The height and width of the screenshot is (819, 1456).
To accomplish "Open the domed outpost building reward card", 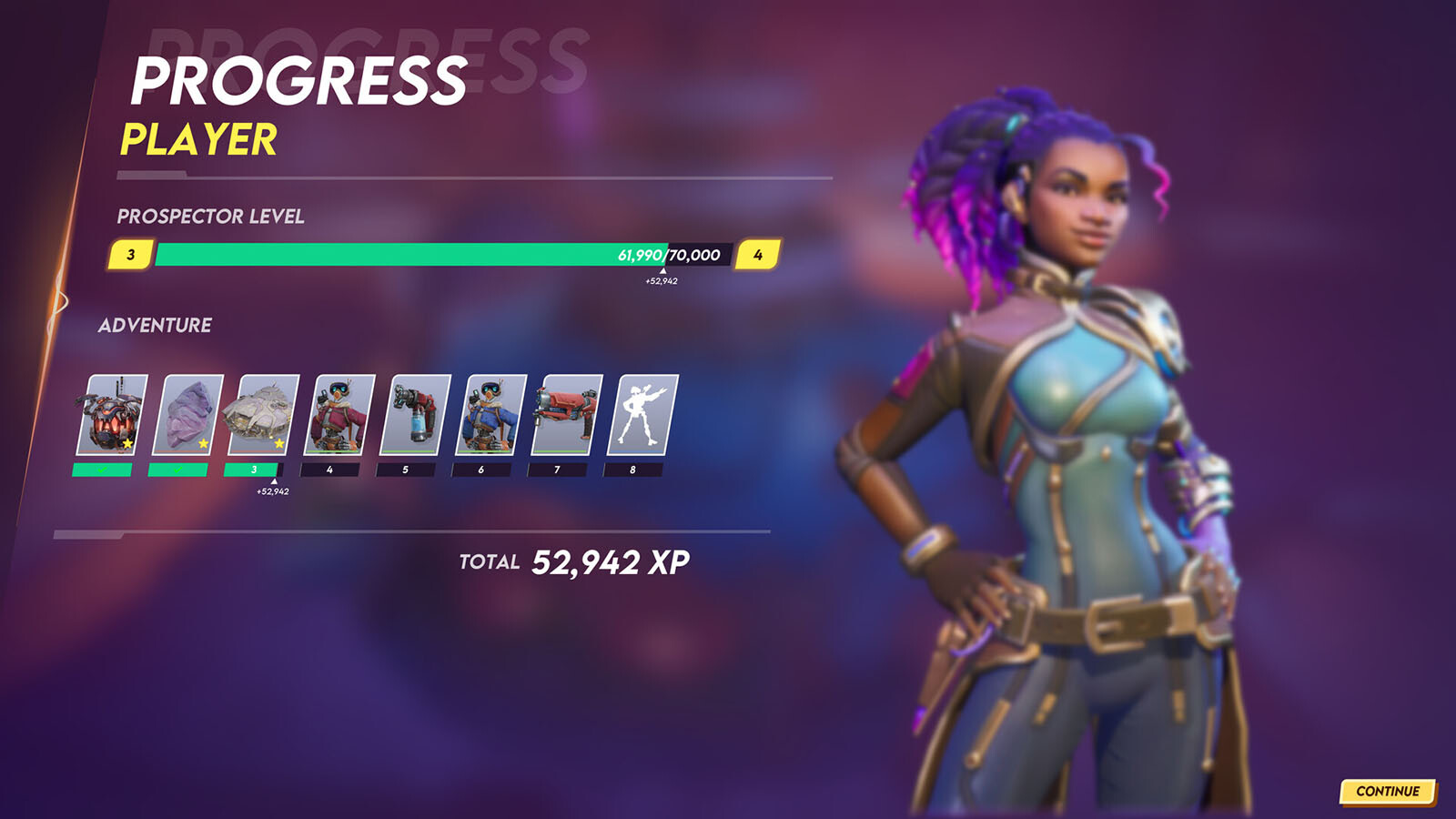I will 264,415.
